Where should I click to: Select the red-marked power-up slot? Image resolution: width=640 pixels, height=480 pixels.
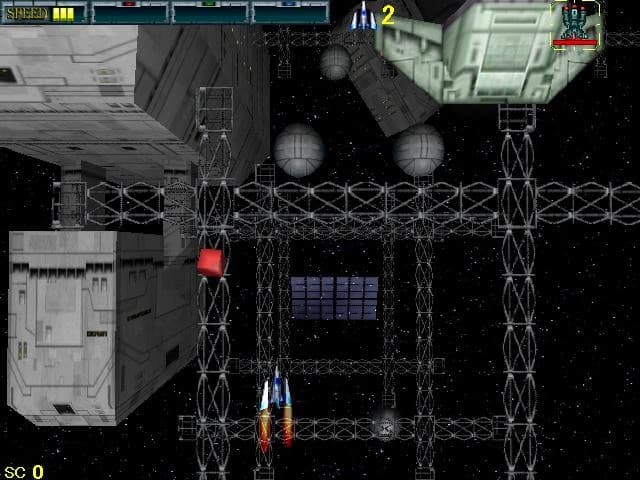click(x=130, y=13)
